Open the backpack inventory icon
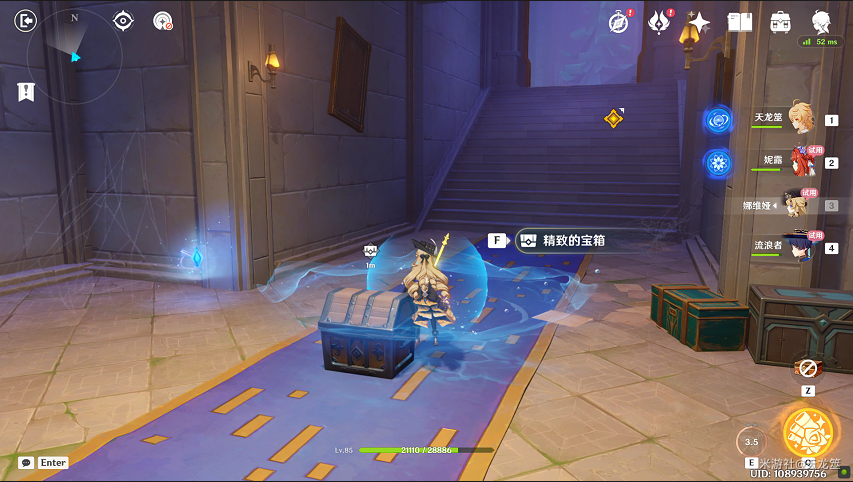This screenshot has height=482, width=853. click(x=780, y=22)
